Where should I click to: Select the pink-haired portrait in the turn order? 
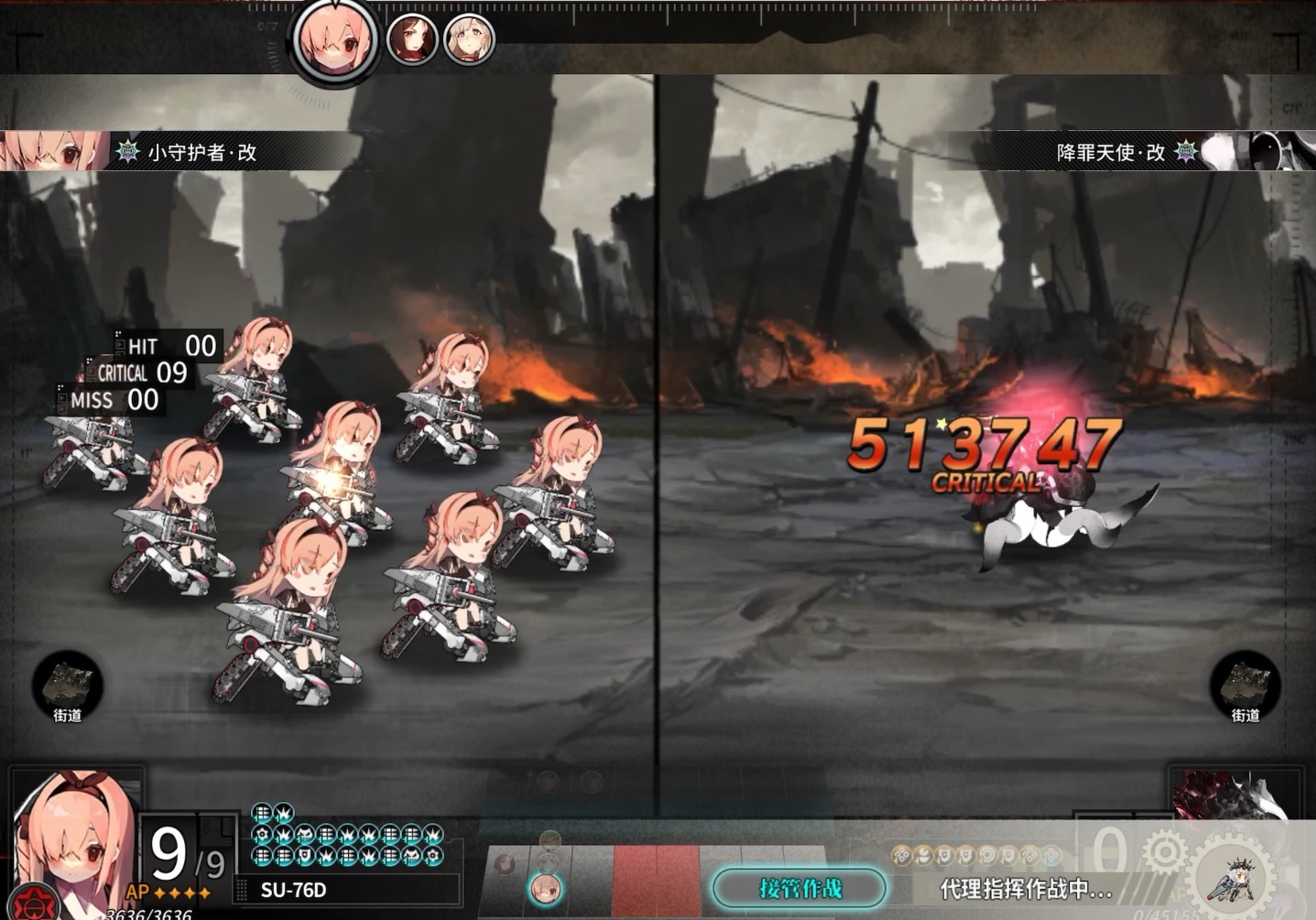click(336, 41)
